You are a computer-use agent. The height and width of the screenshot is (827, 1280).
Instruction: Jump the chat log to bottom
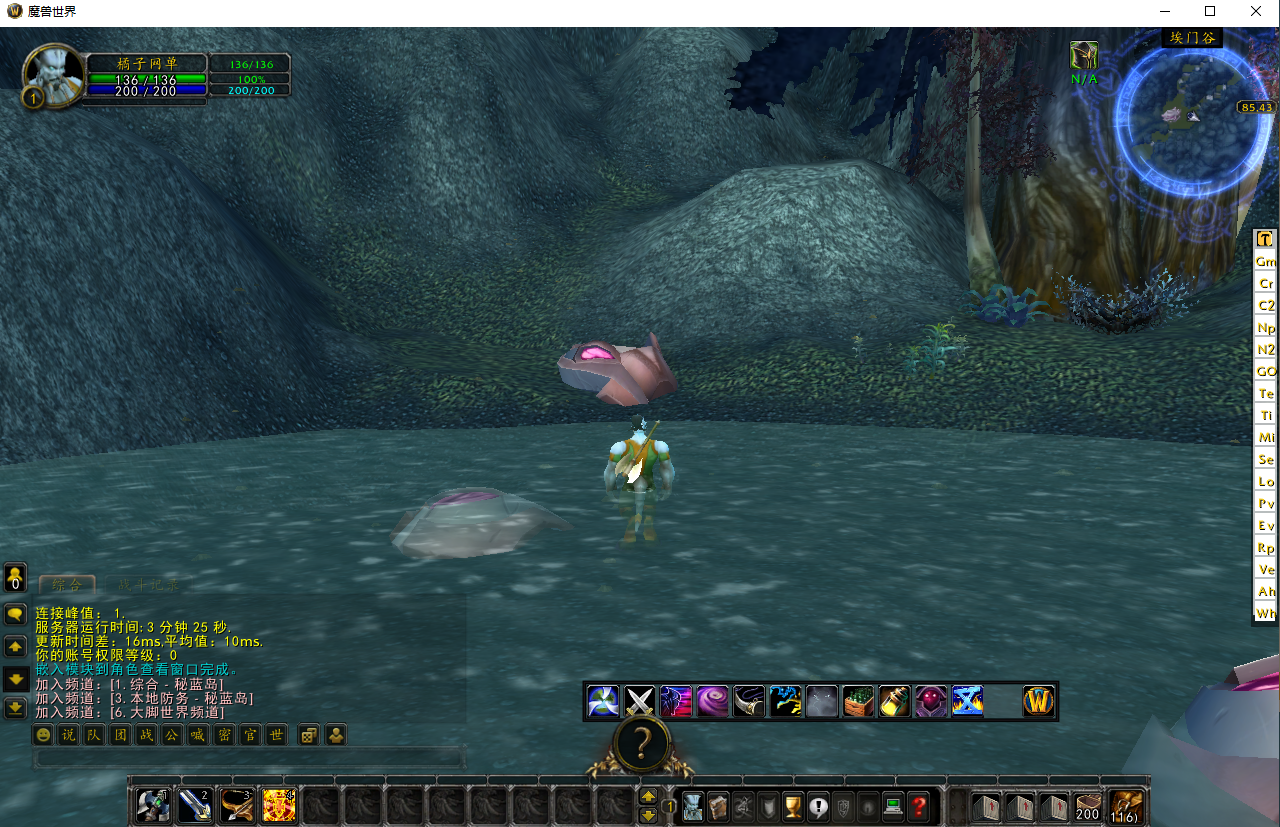pyautogui.click(x=15, y=707)
